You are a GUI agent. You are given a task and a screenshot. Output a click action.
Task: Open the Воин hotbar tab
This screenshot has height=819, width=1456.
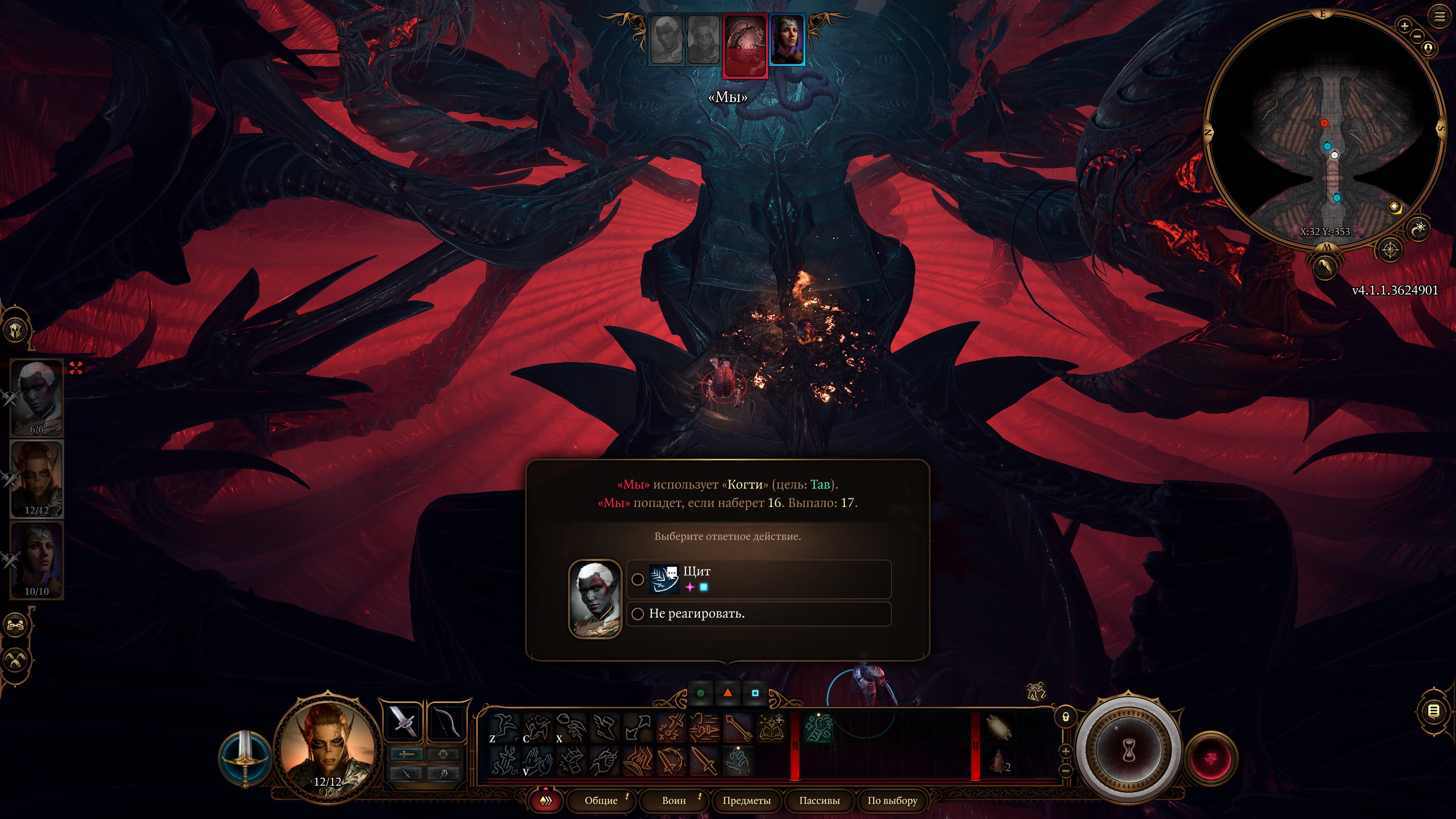tap(674, 800)
